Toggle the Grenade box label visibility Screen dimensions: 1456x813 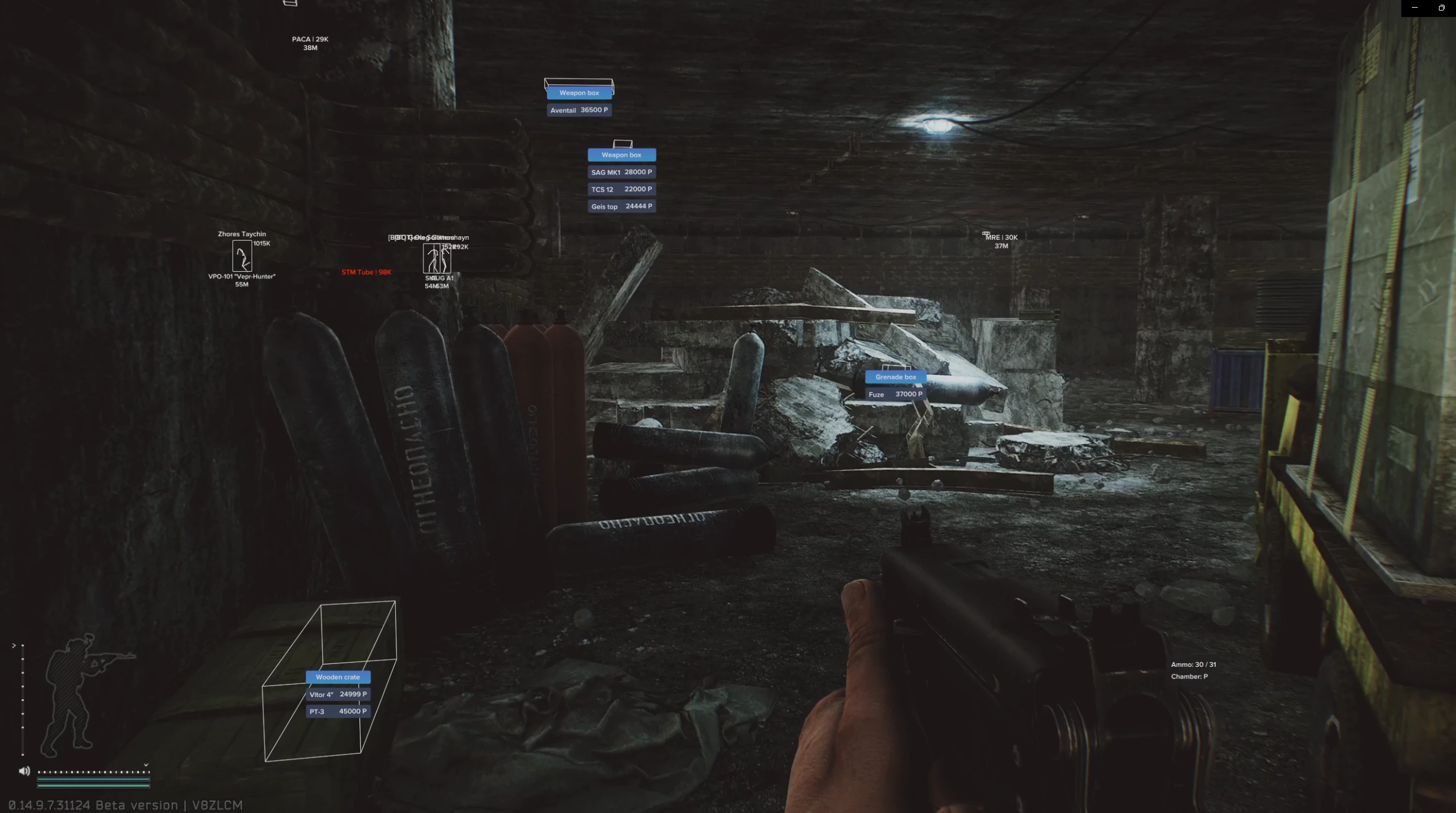(896, 376)
